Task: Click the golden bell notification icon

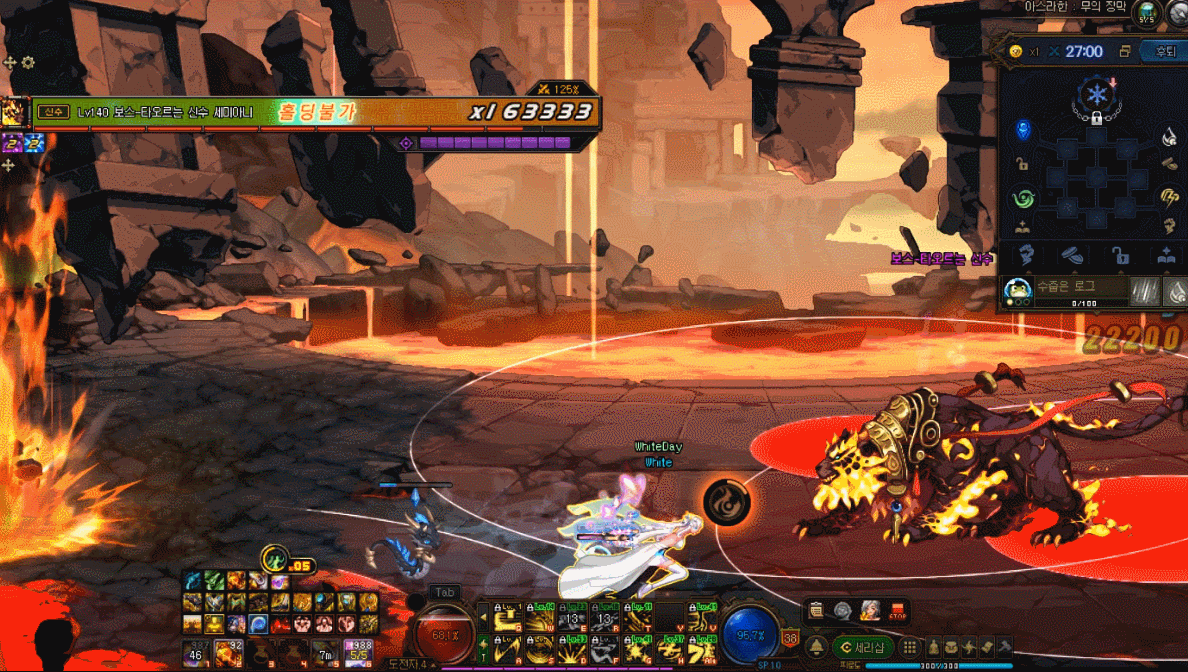Action: tap(816, 647)
